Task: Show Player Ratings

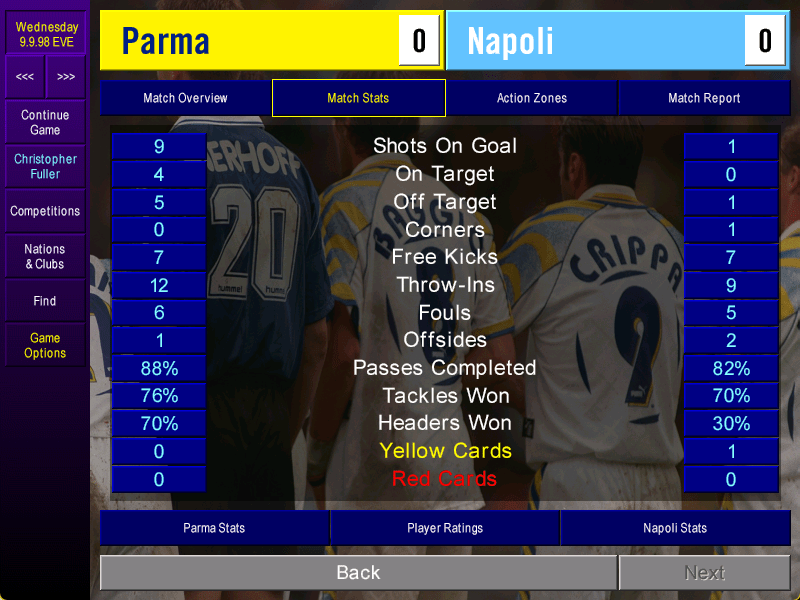Action: [445, 528]
